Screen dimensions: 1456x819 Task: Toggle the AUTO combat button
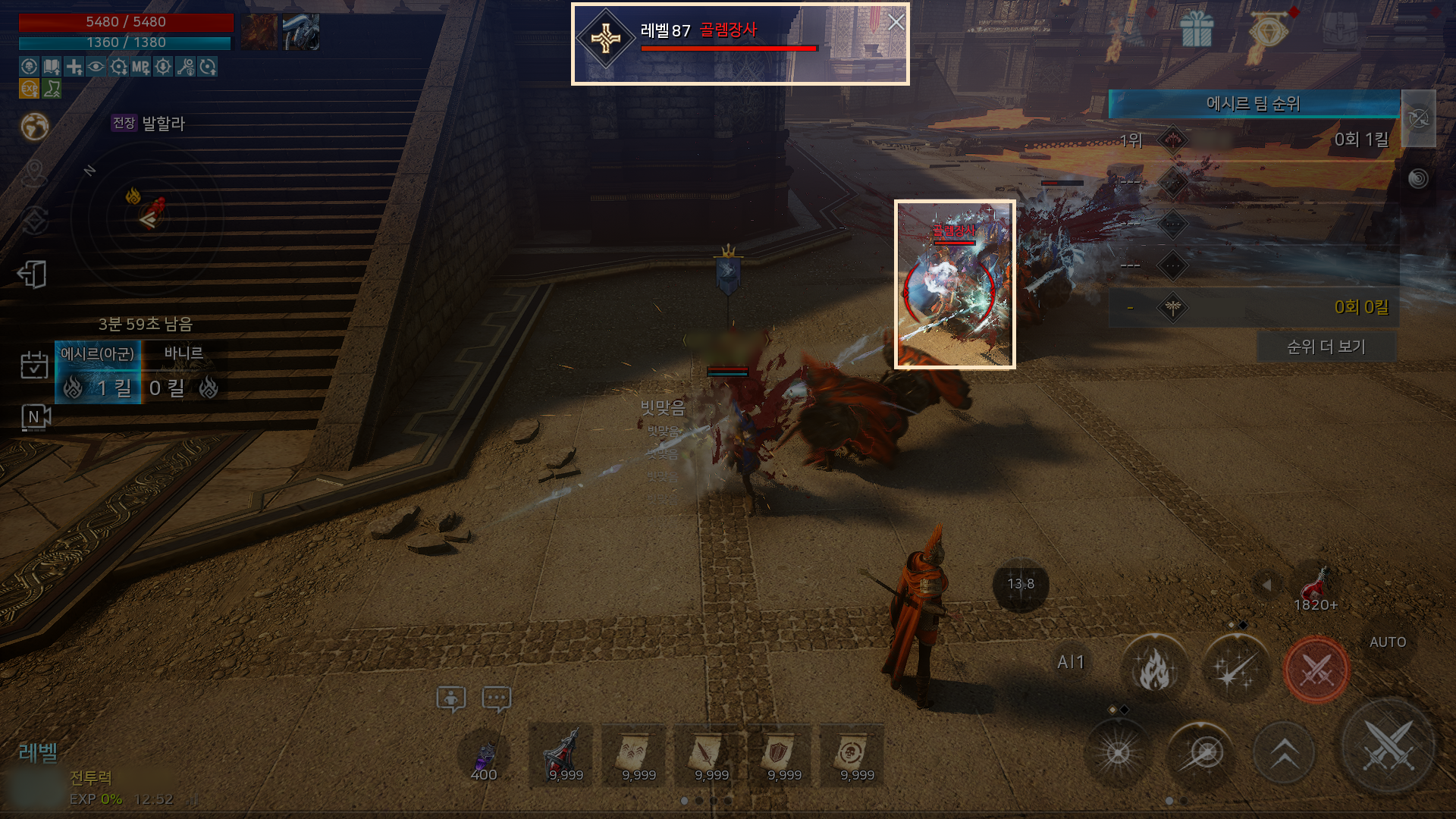(x=1387, y=642)
